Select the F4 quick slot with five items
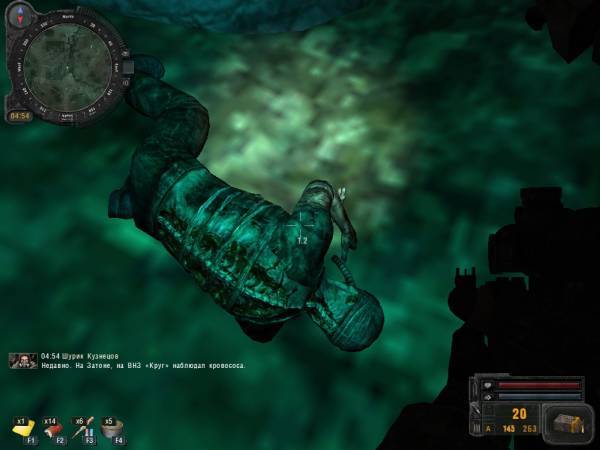The height and width of the screenshot is (450, 600). click(x=113, y=429)
